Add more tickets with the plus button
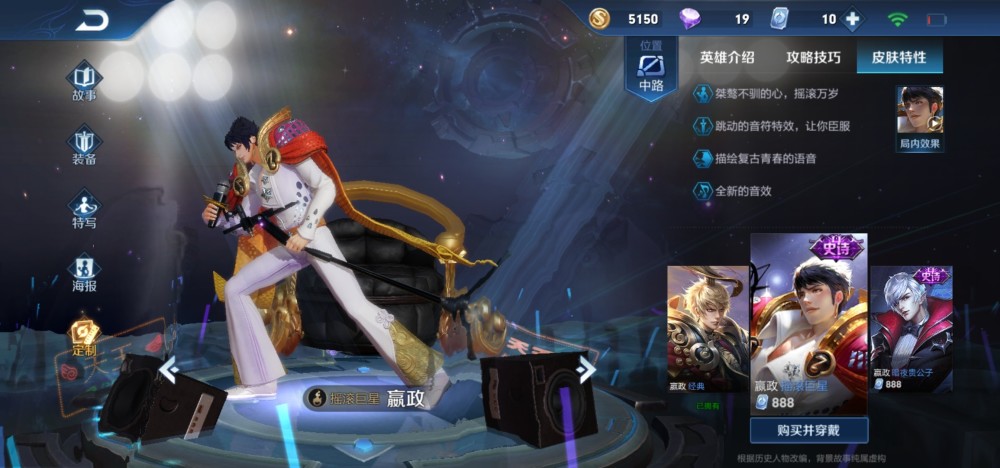The image size is (1000, 468). (x=852, y=19)
